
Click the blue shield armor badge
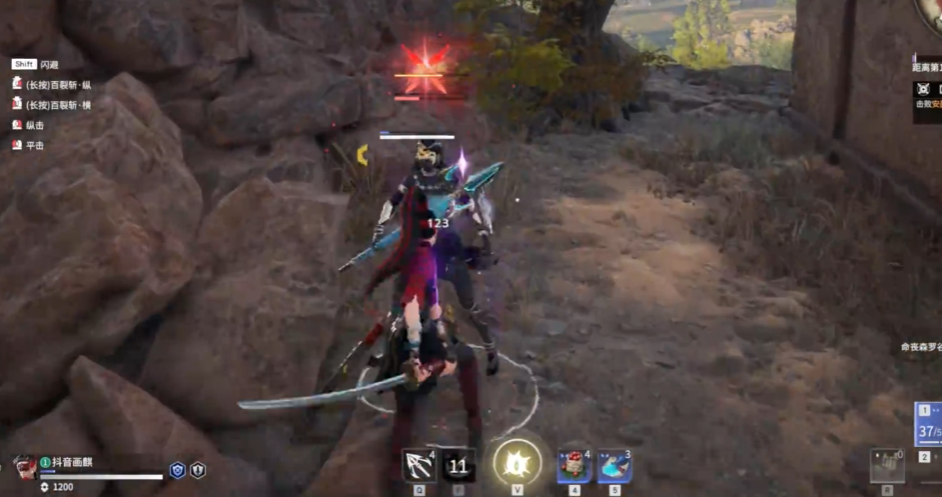click(x=177, y=469)
